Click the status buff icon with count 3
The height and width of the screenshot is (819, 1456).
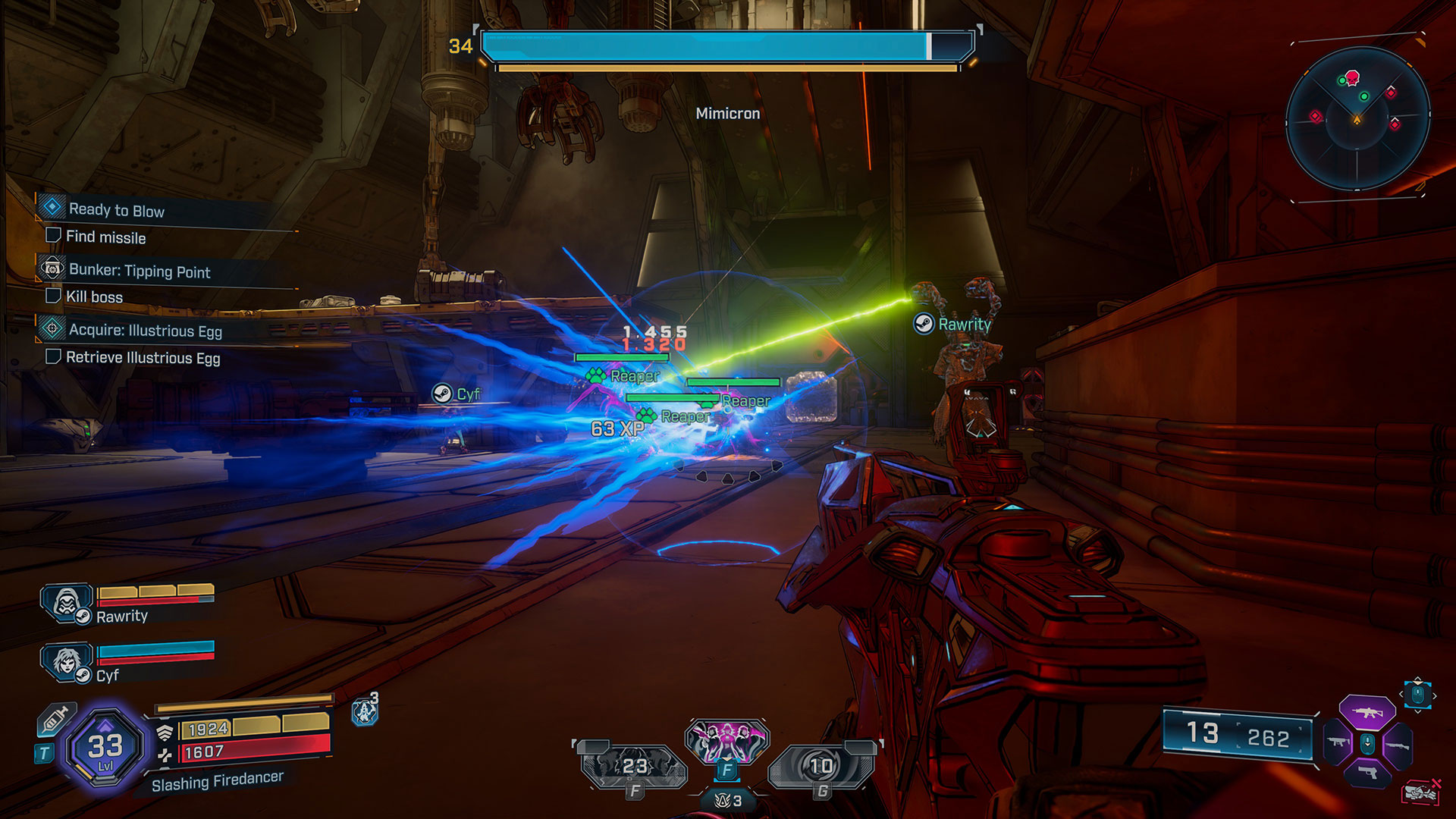[x=365, y=711]
